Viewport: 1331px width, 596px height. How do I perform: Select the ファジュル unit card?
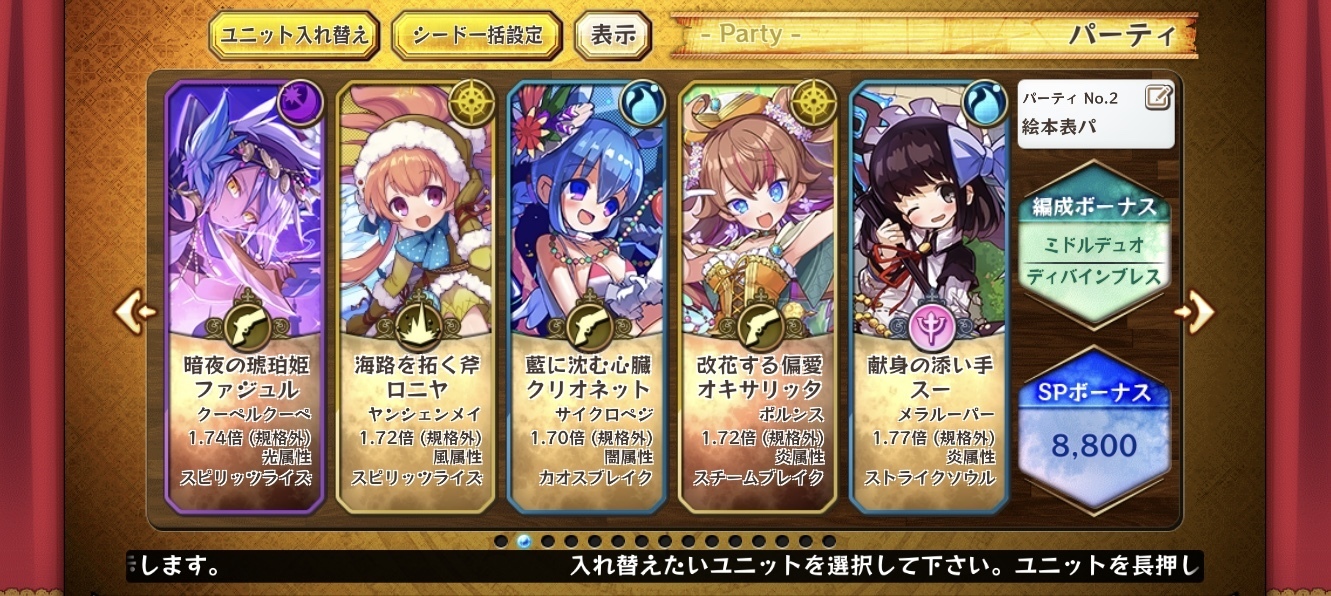245,296
